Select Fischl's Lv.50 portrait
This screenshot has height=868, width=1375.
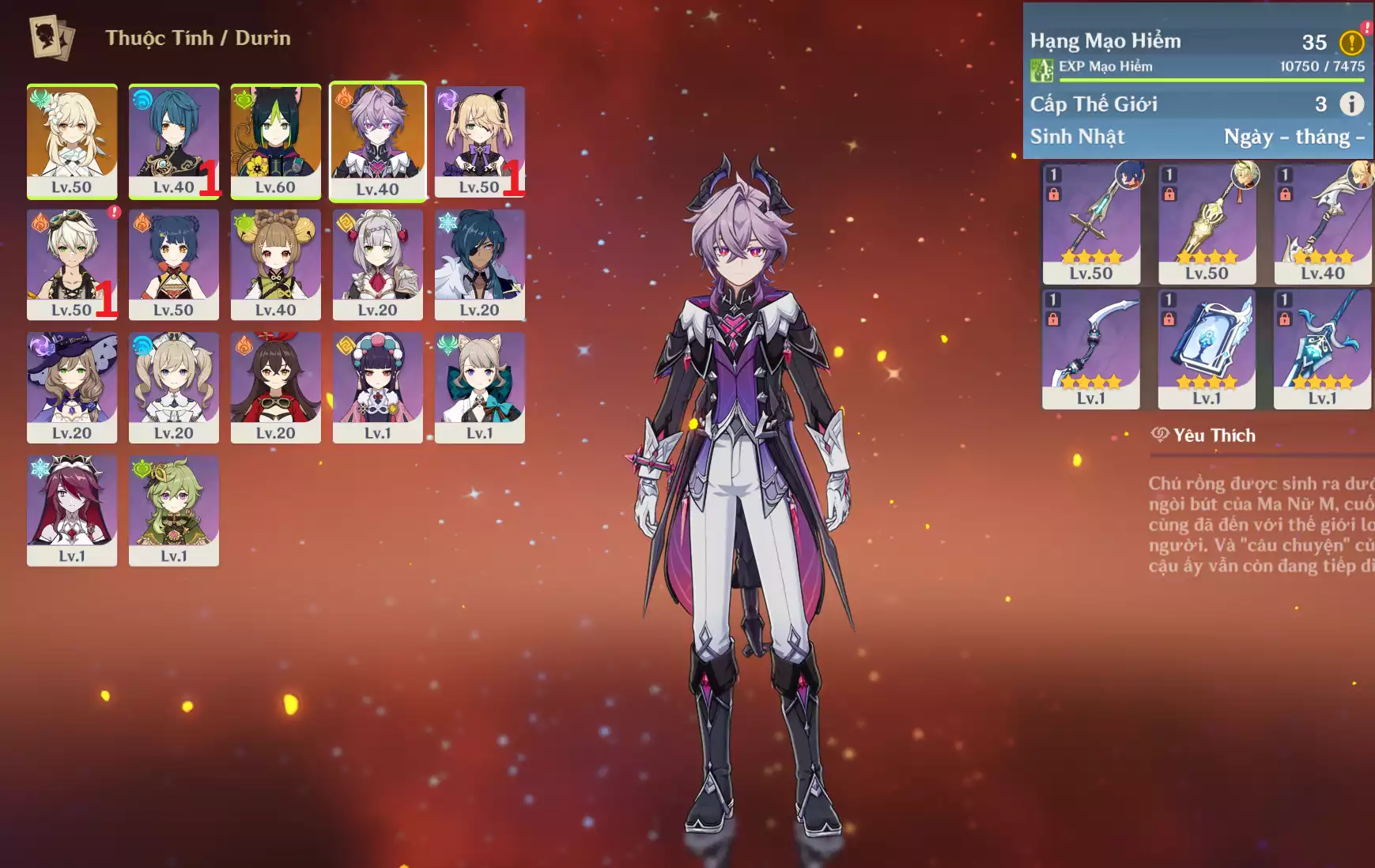coord(479,141)
